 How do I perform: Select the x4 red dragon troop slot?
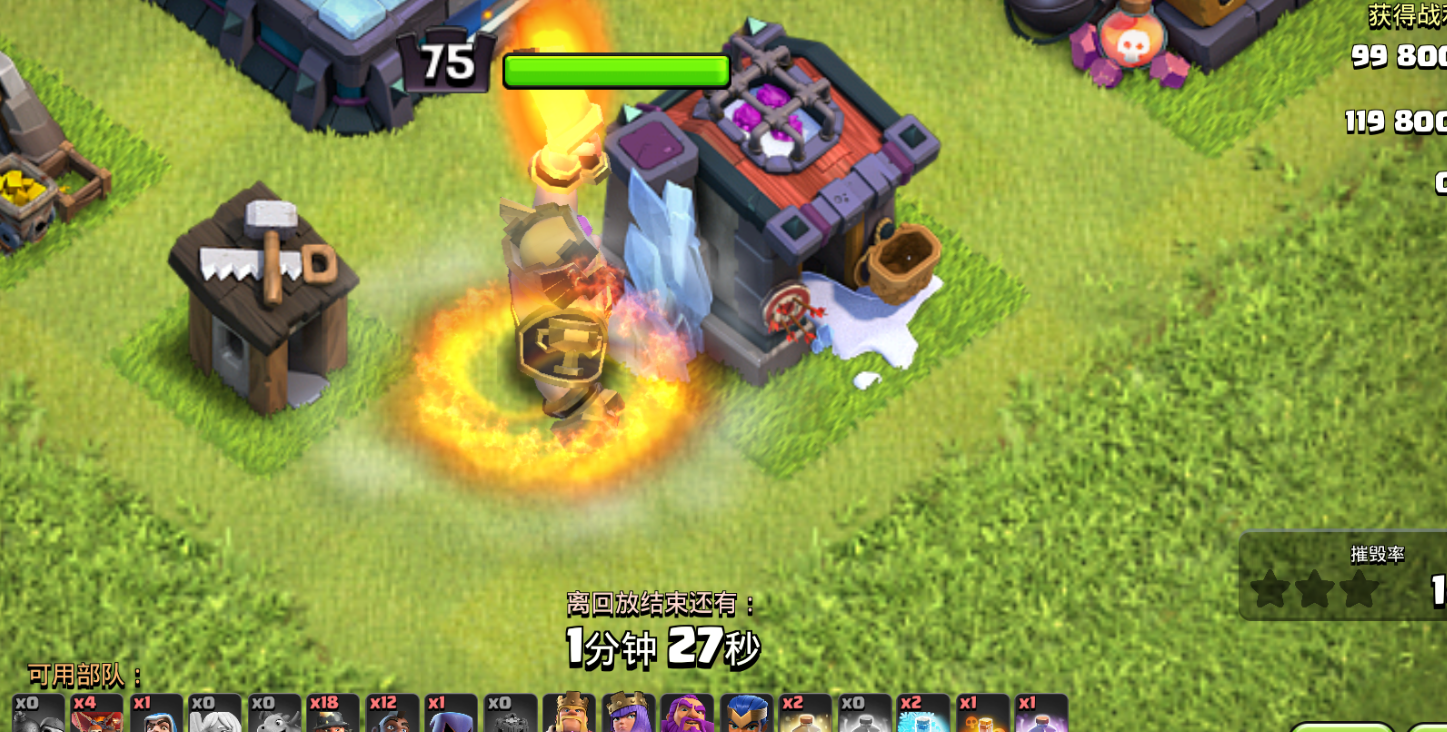point(97,714)
